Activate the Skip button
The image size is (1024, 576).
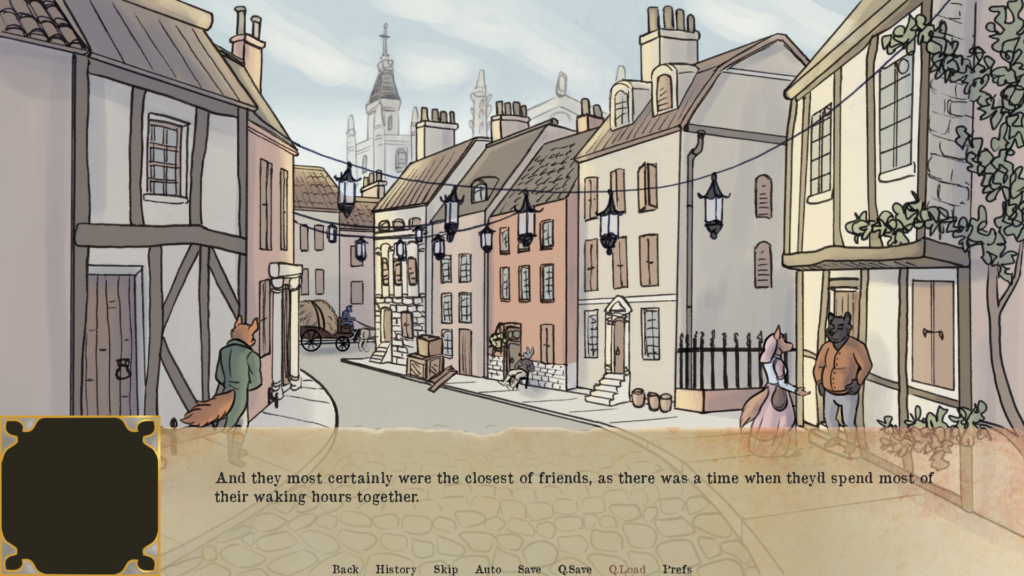click(446, 569)
